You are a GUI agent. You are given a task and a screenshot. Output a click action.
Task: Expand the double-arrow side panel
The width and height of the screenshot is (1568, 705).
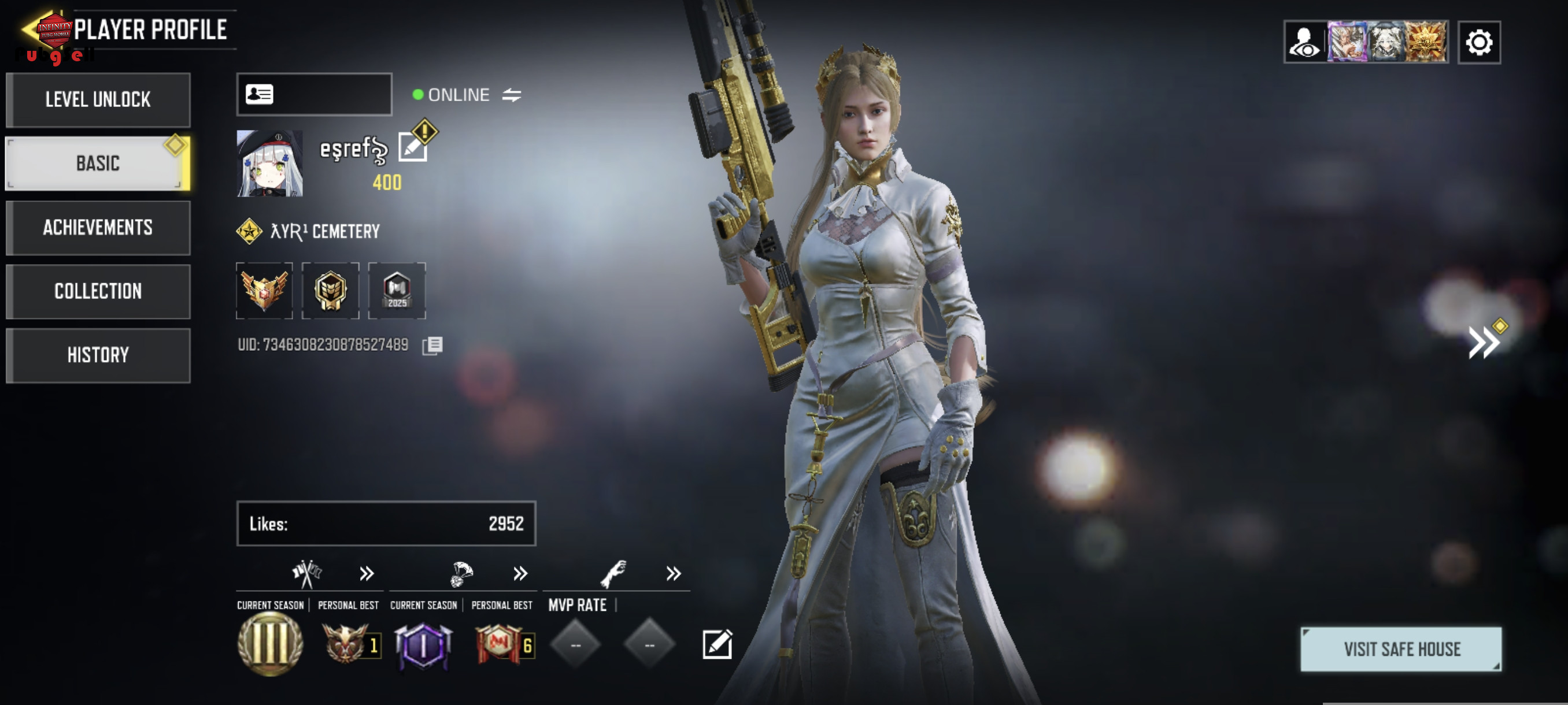[x=1484, y=343]
